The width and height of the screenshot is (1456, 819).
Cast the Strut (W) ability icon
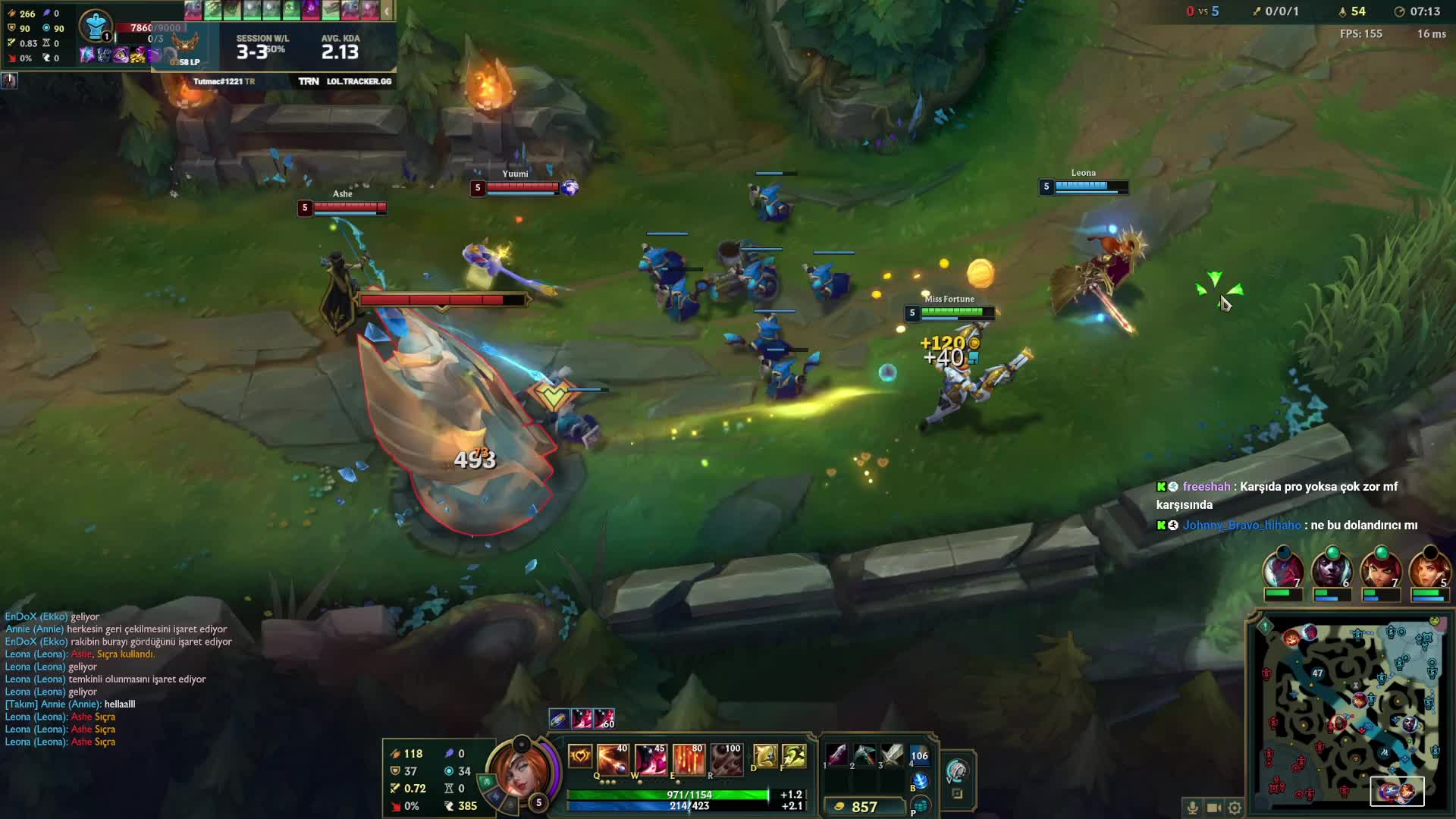tap(651, 759)
